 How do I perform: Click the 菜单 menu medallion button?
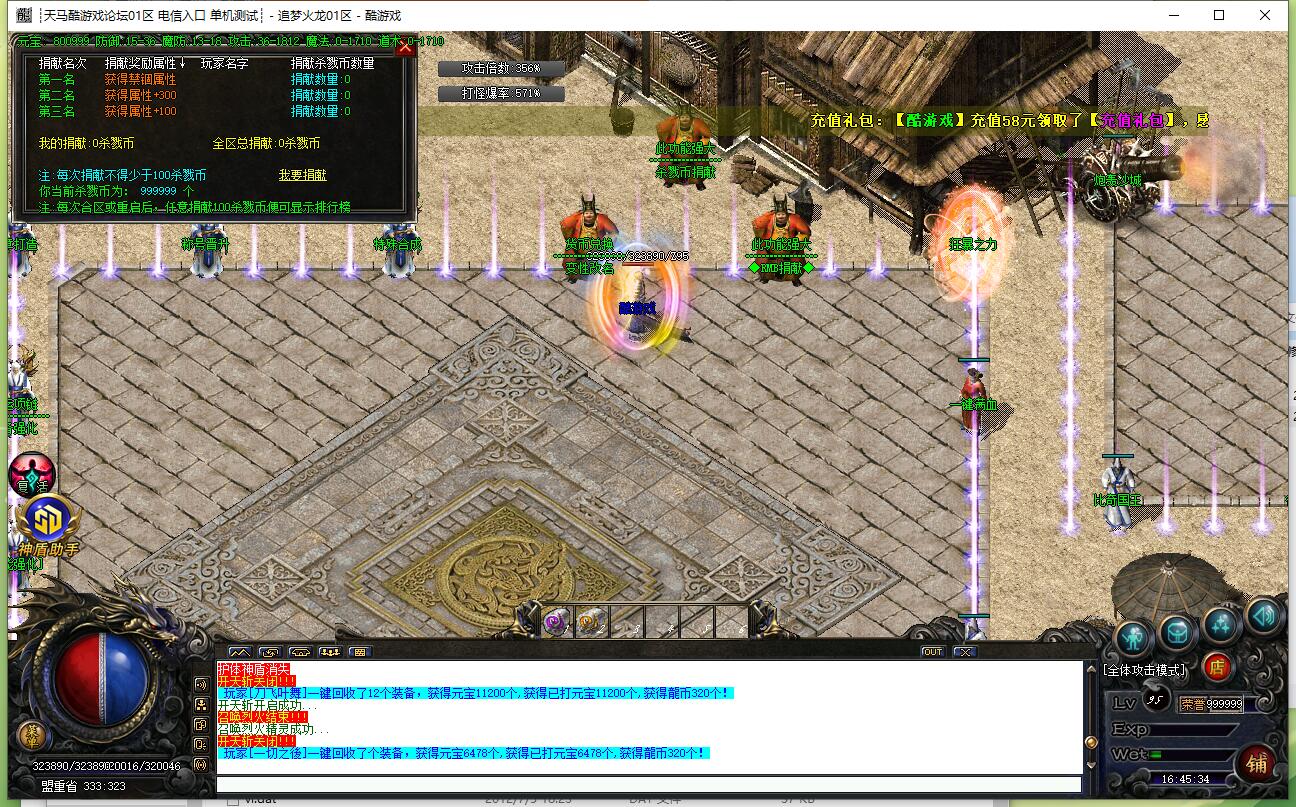point(32,735)
